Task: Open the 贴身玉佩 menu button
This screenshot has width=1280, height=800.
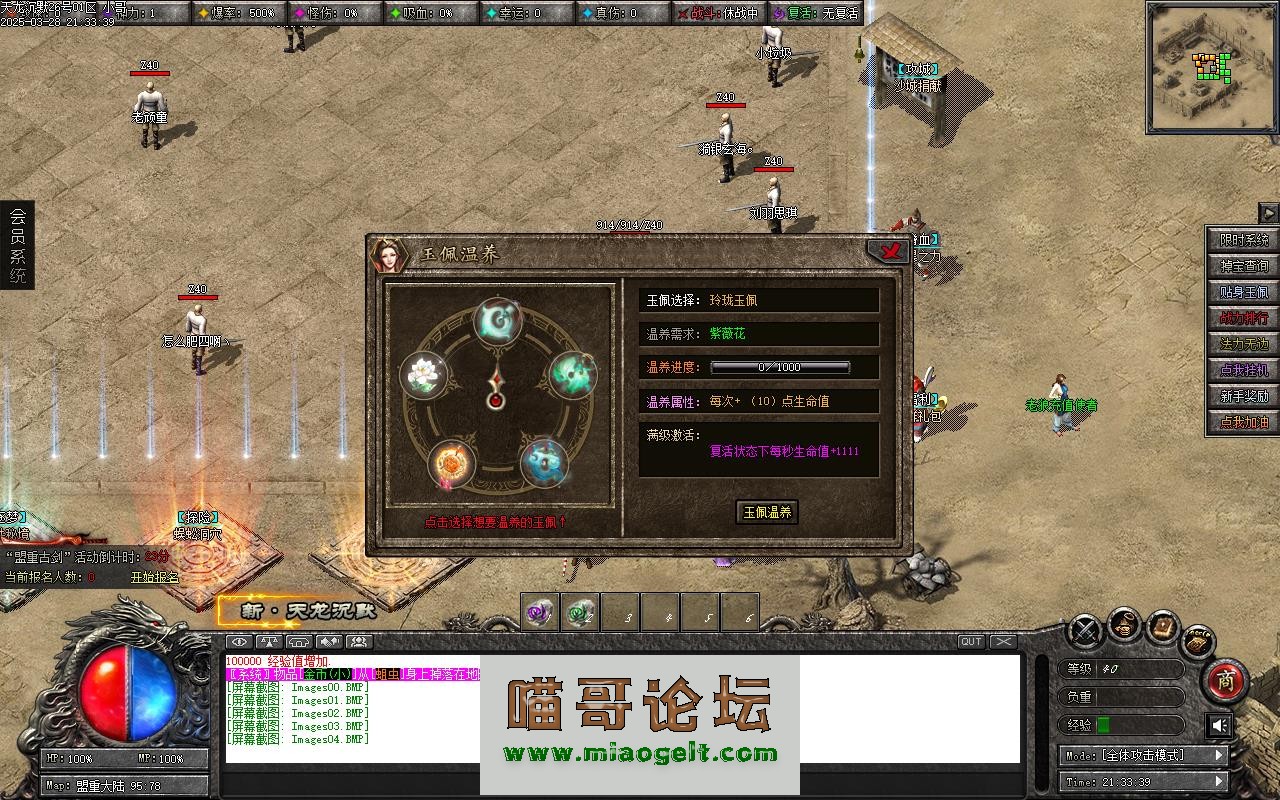Action: (x=1243, y=292)
